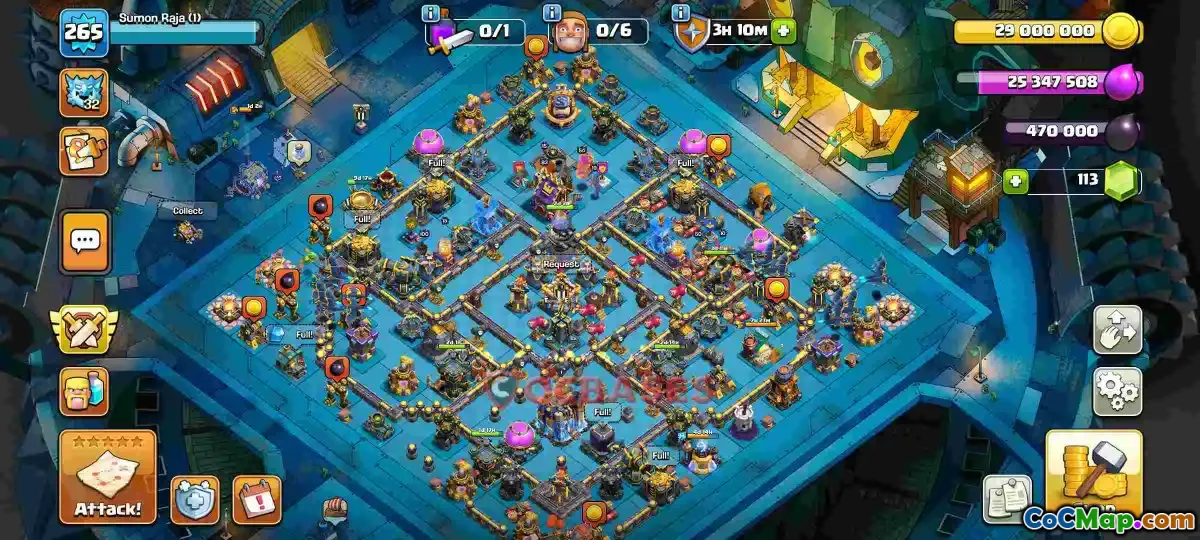Image resolution: width=1200 pixels, height=540 pixels.
Task: Click the level 265 experience badge
Action: point(84,35)
